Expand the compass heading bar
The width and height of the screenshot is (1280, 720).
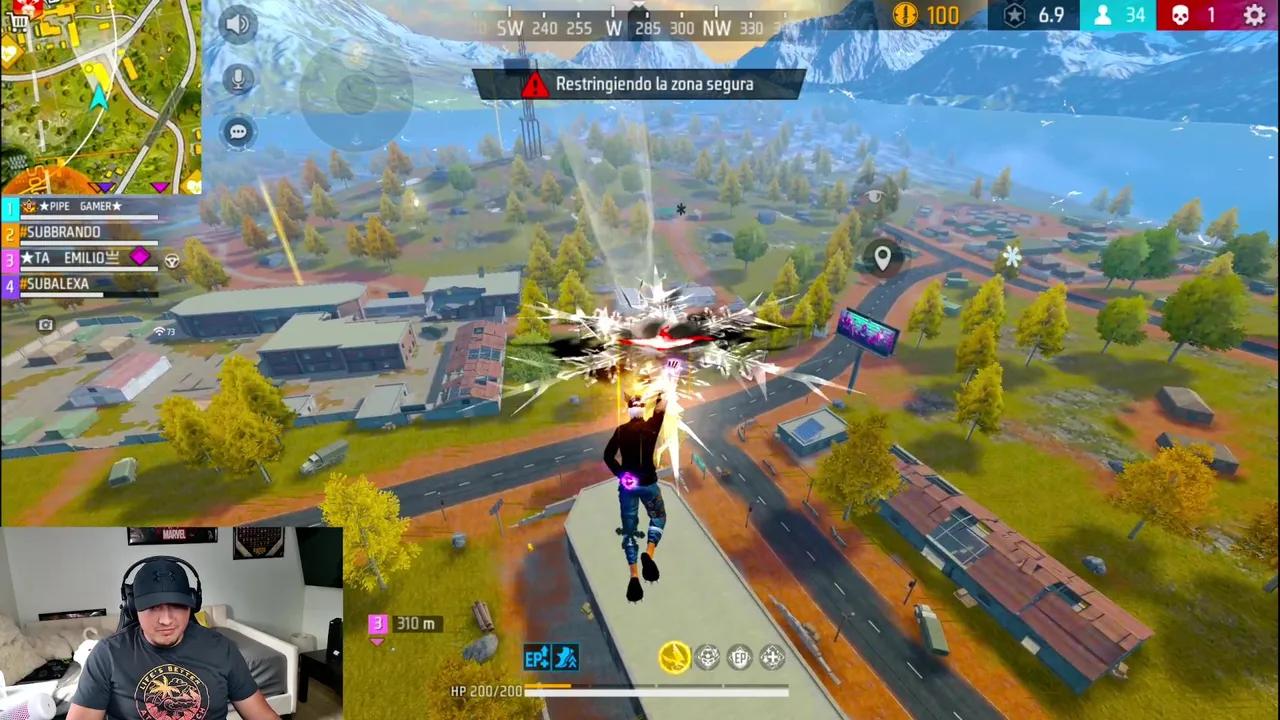pyautogui.click(x=640, y=27)
